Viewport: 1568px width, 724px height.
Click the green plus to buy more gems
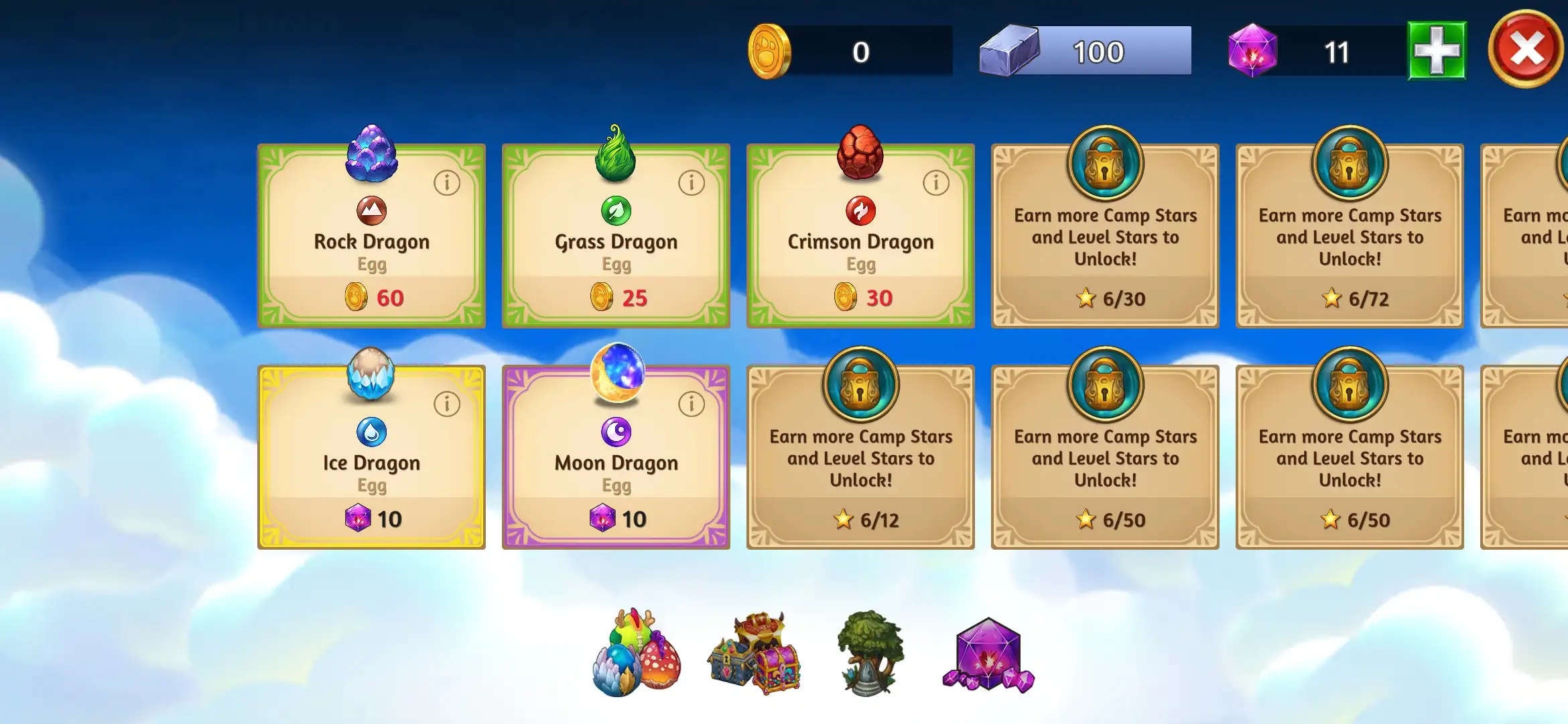(1436, 50)
